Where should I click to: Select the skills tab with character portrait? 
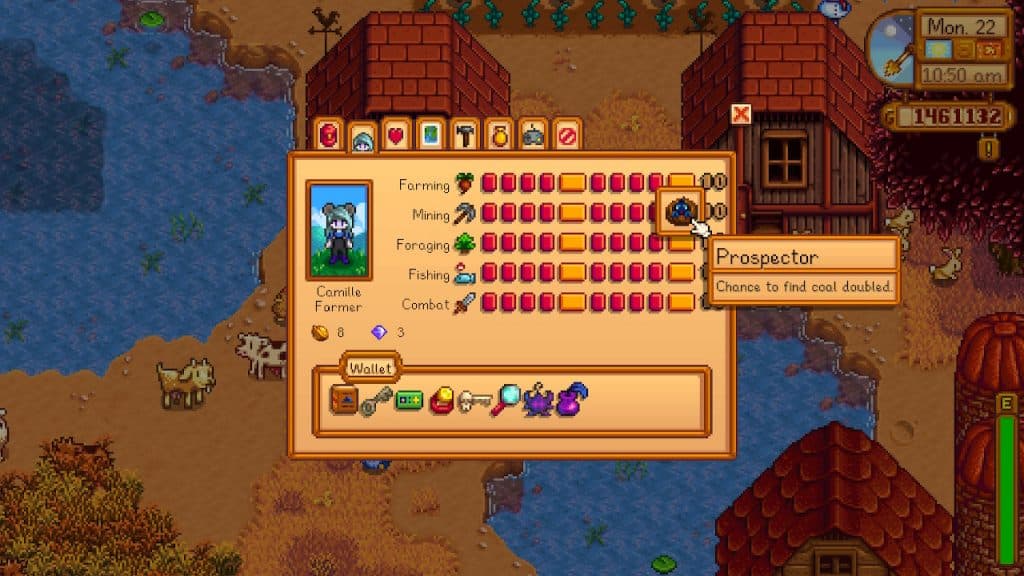[x=363, y=138]
